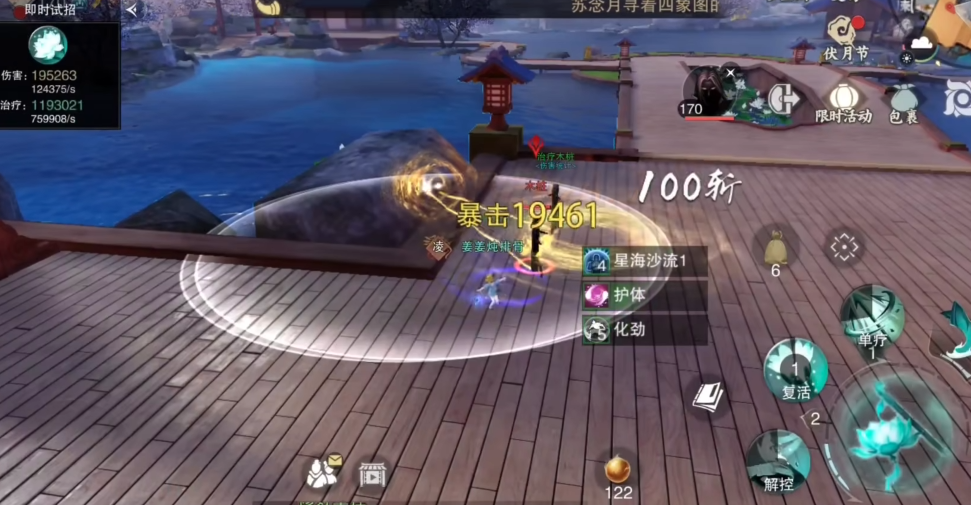
Task: Select the 护体 buff entry
Action: click(643, 295)
